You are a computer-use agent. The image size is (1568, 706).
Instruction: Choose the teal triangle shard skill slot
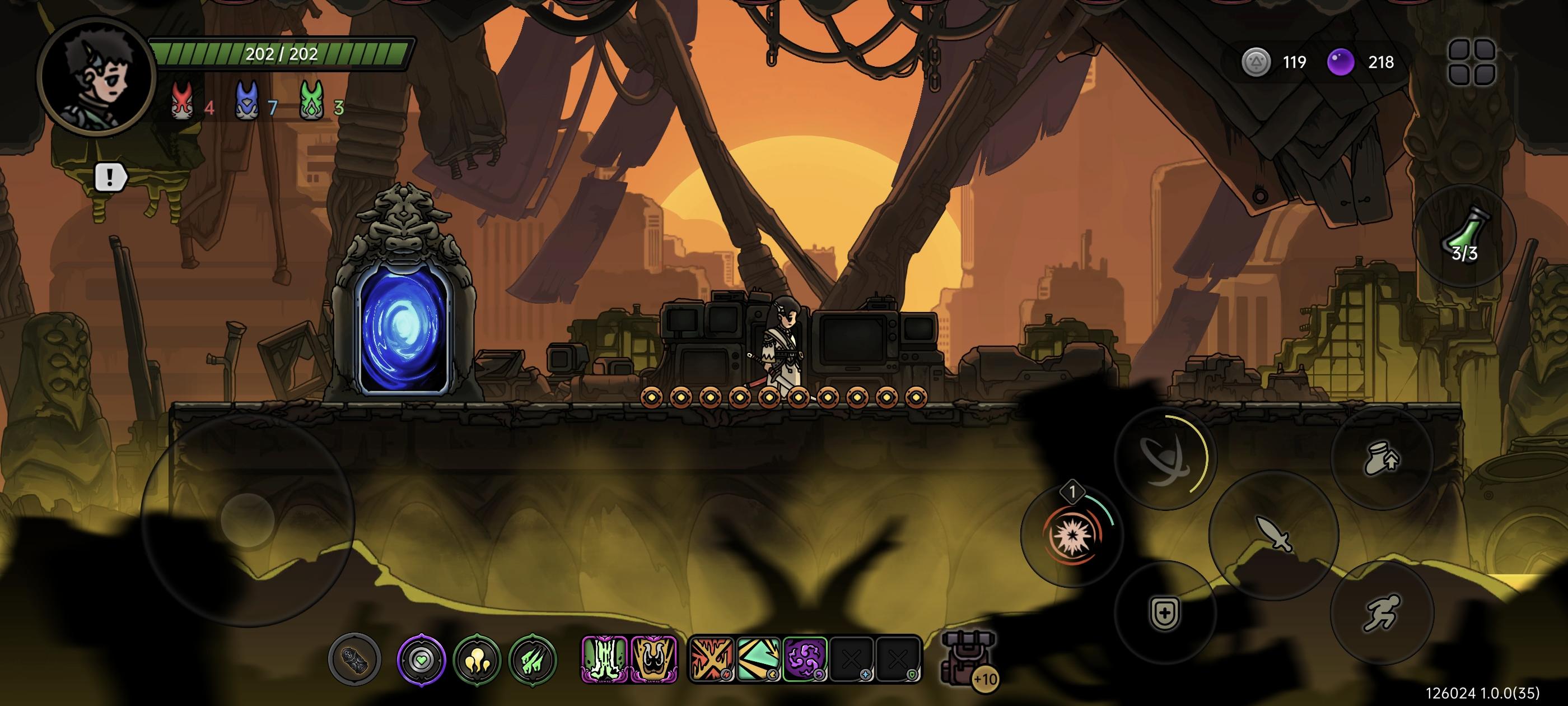(x=758, y=659)
